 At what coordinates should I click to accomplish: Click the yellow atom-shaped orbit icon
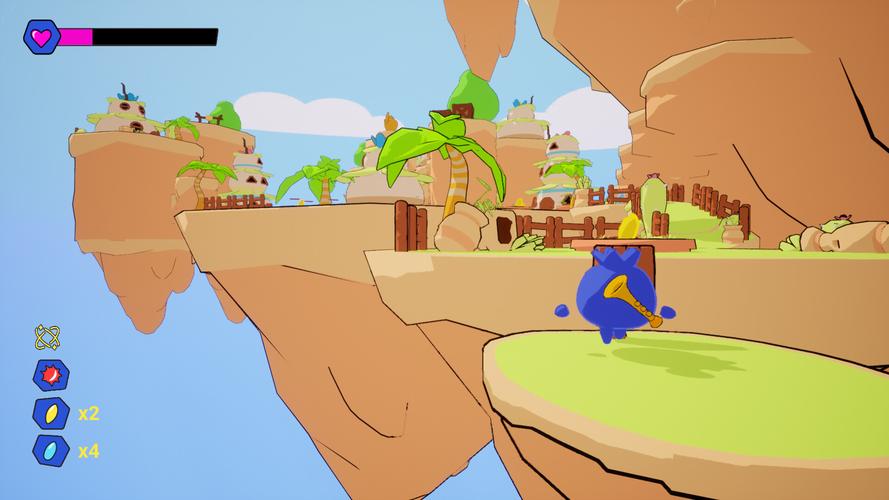point(47,337)
